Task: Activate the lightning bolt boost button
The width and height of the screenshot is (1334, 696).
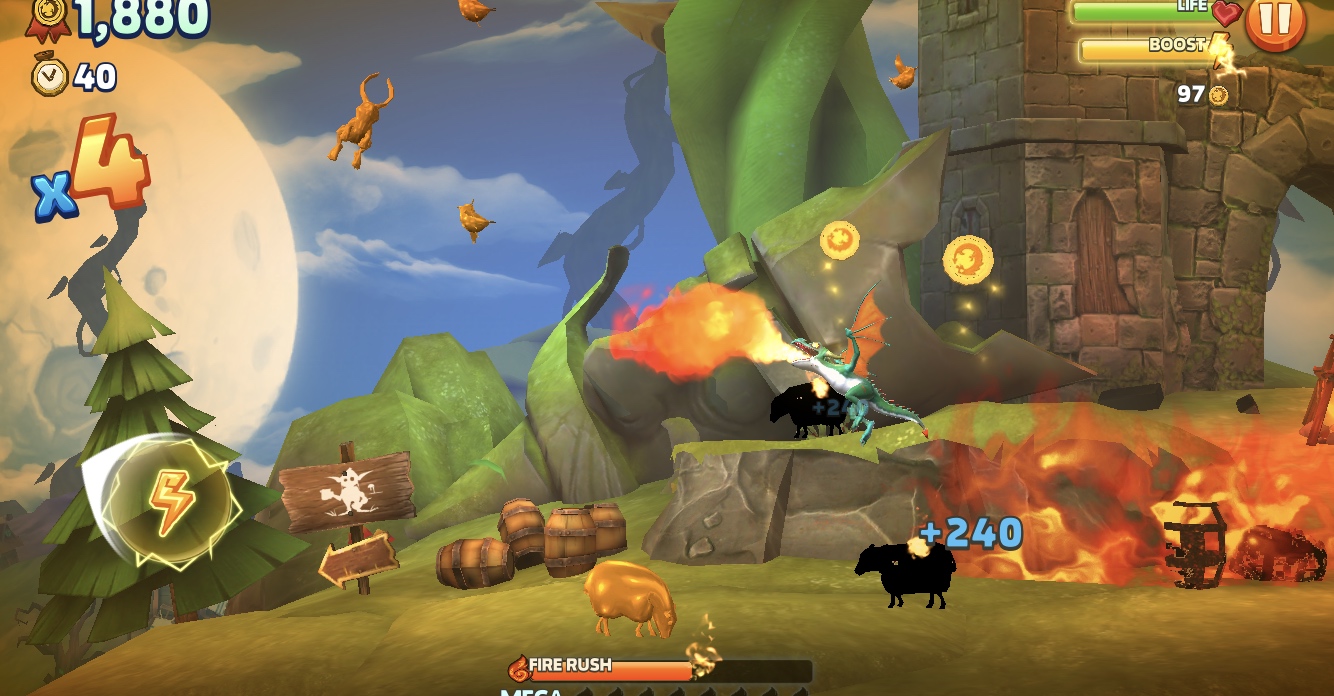Action: [171, 501]
